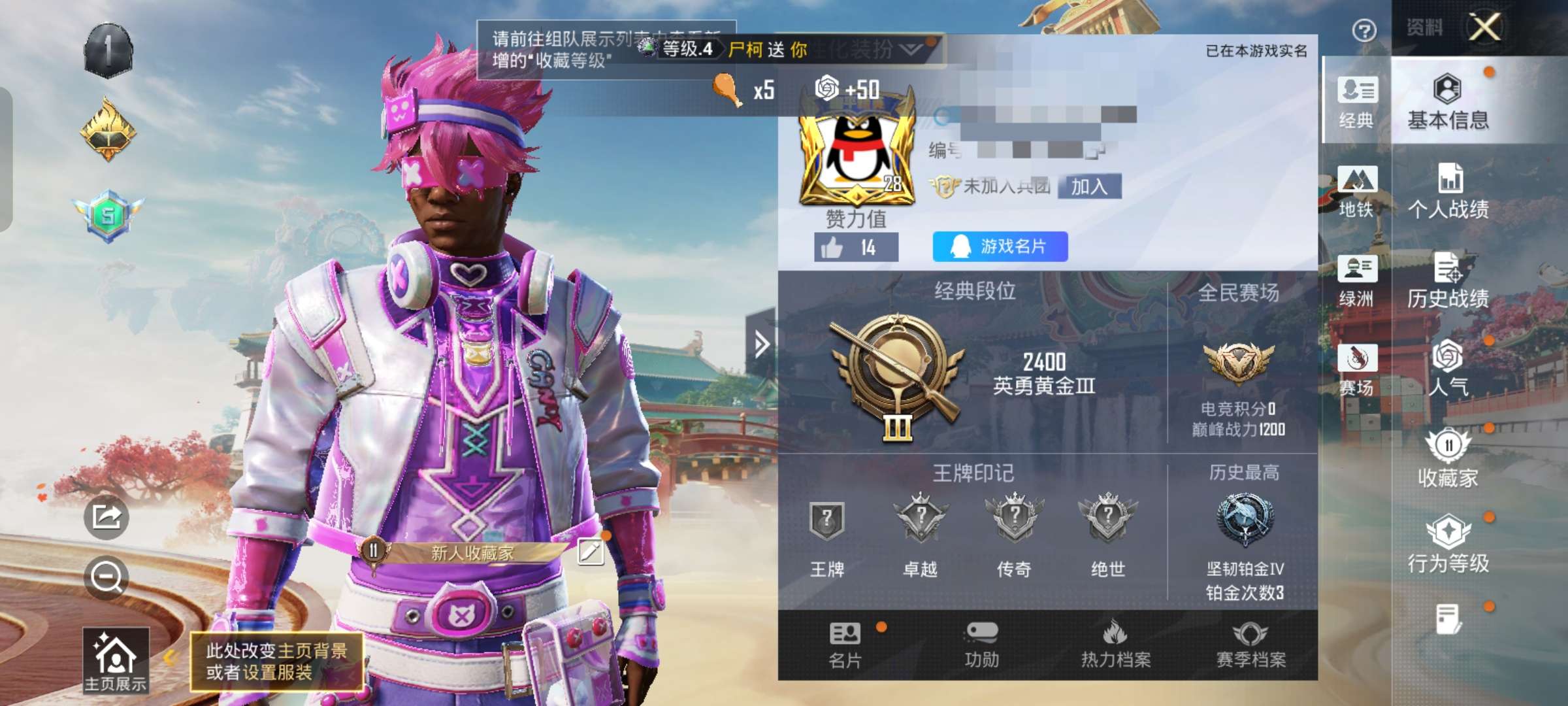
Task: Click the magnifier zoom-out icon
Action: [x=108, y=575]
